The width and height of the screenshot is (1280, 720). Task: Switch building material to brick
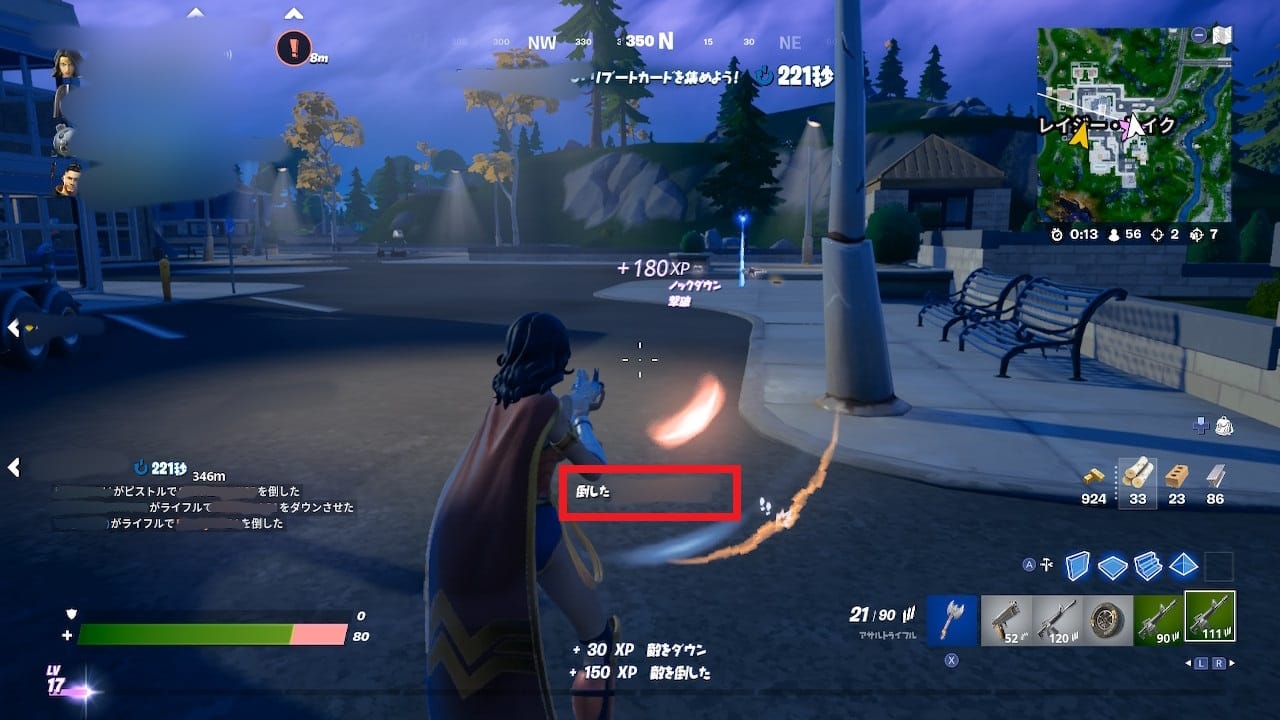point(1177,477)
